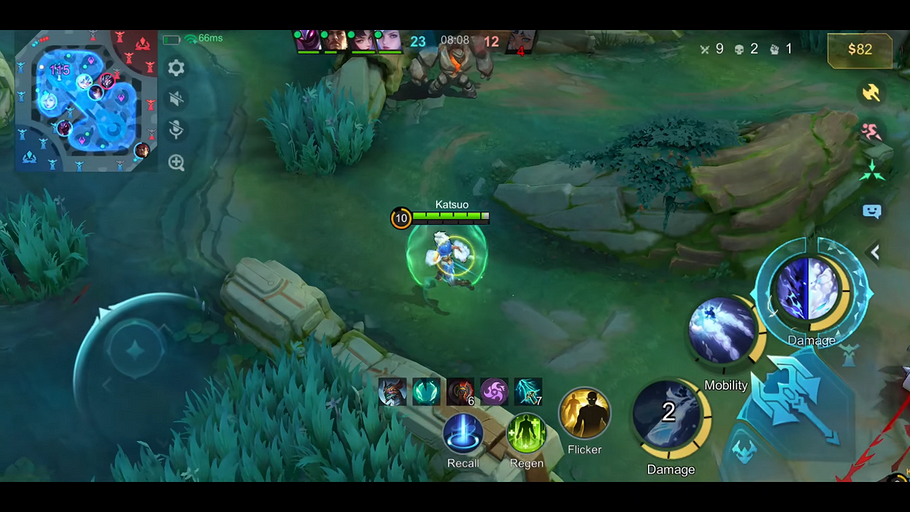Toggle the muted microphone icon
910x512 pixels.
pos(176,130)
